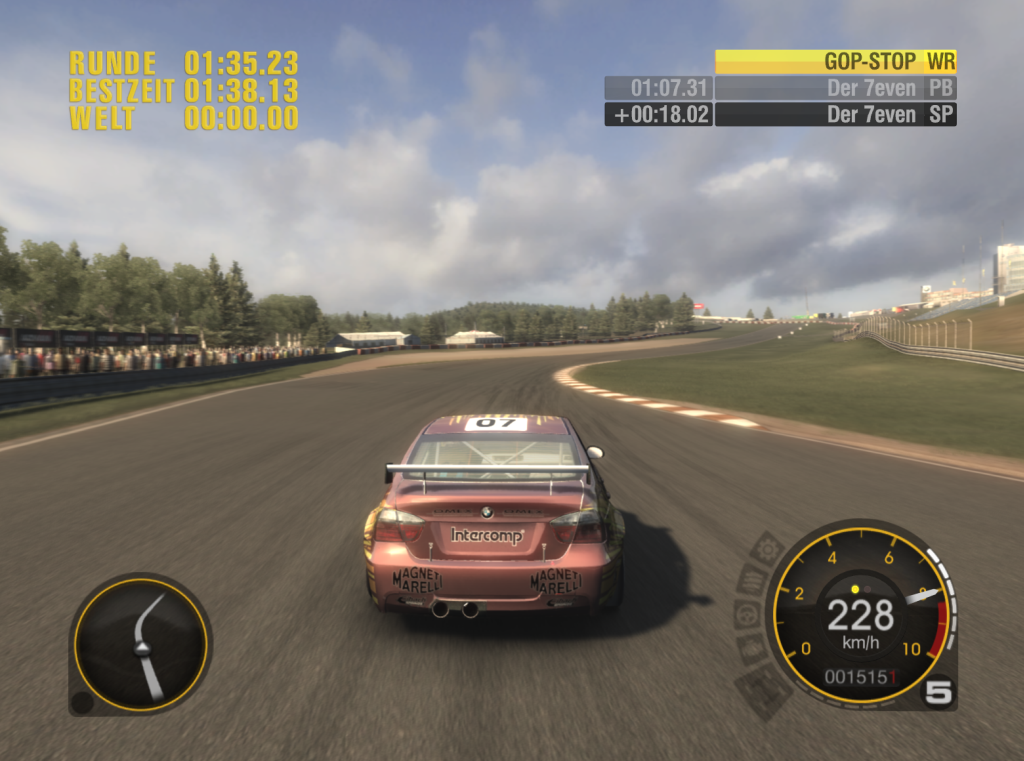Click the engine damage indicator icon
The width and height of the screenshot is (1024, 761).
coord(752,647)
